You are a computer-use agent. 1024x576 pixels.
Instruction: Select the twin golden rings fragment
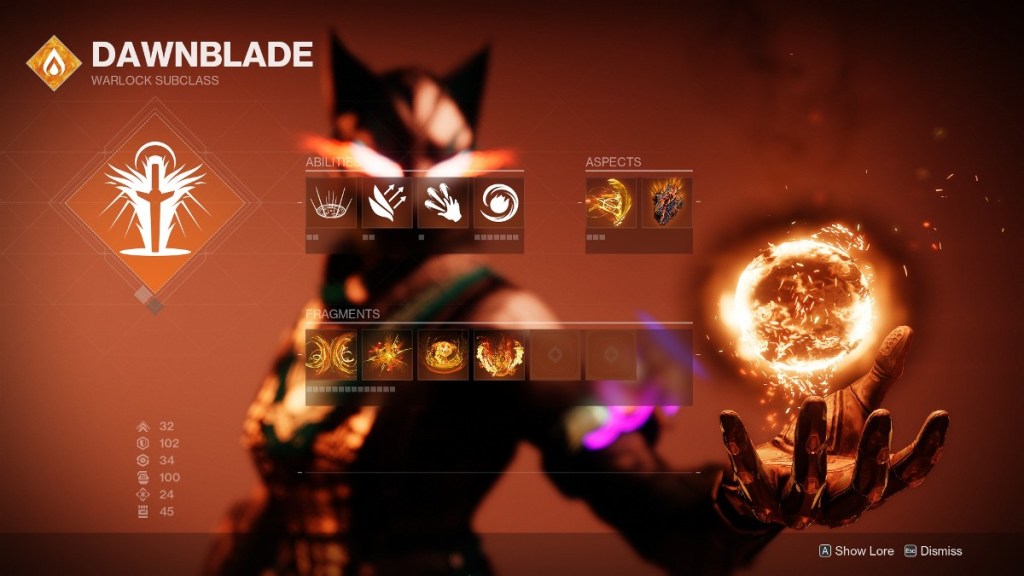point(331,355)
